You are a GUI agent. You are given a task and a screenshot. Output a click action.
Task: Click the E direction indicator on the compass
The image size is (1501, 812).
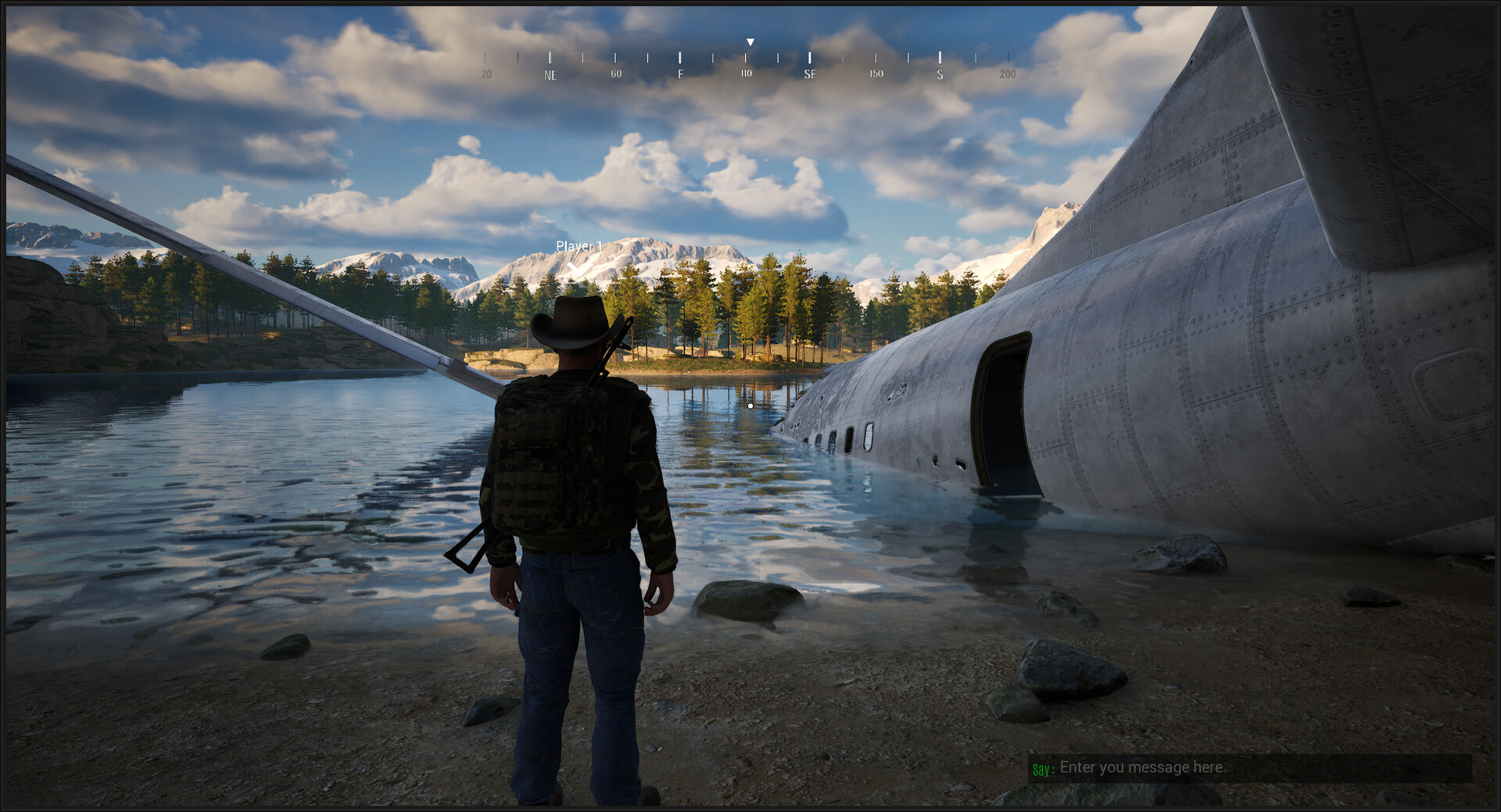click(681, 74)
